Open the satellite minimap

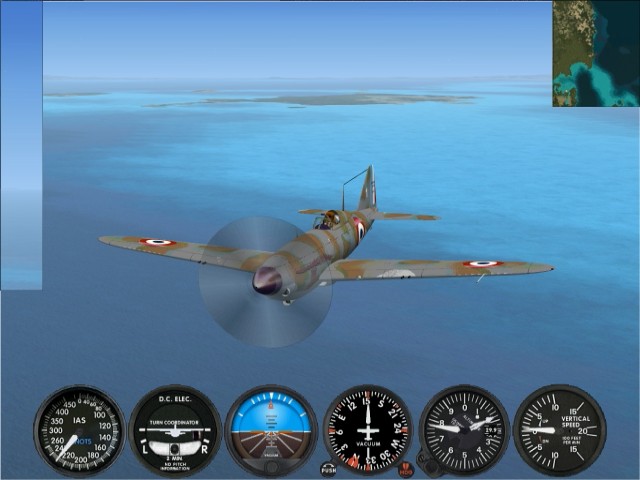[x=596, y=53]
